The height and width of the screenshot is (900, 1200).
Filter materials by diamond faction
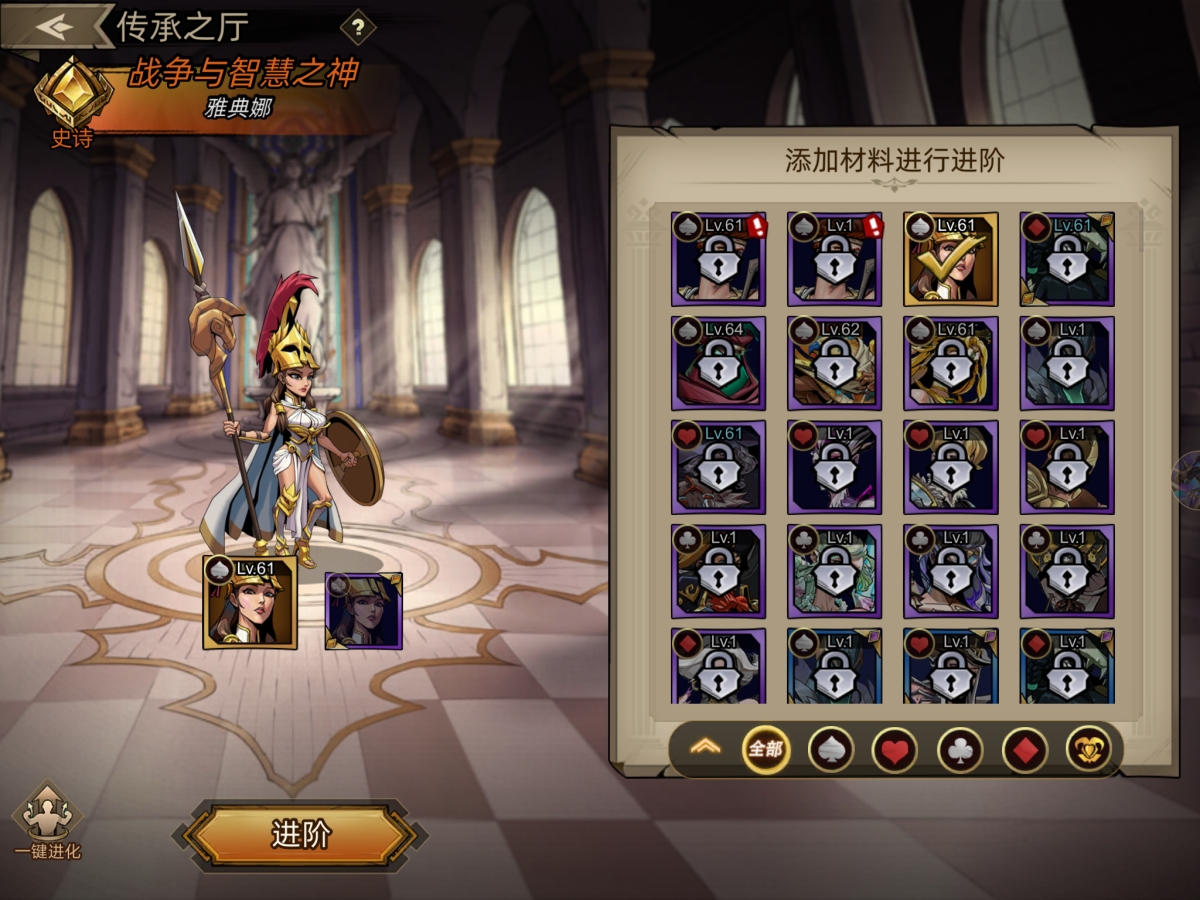click(x=1024, y=749)
